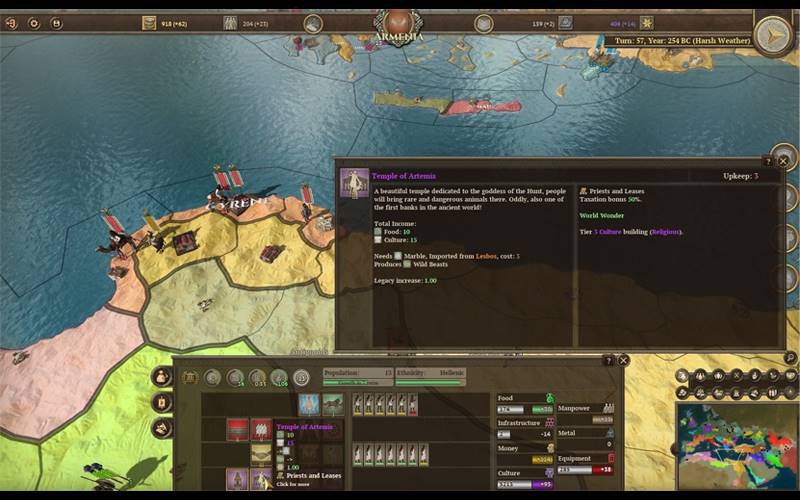This screenshot has width=800, height=500.
Task: Select the horse building slot in the region
Action: point(332,404)
